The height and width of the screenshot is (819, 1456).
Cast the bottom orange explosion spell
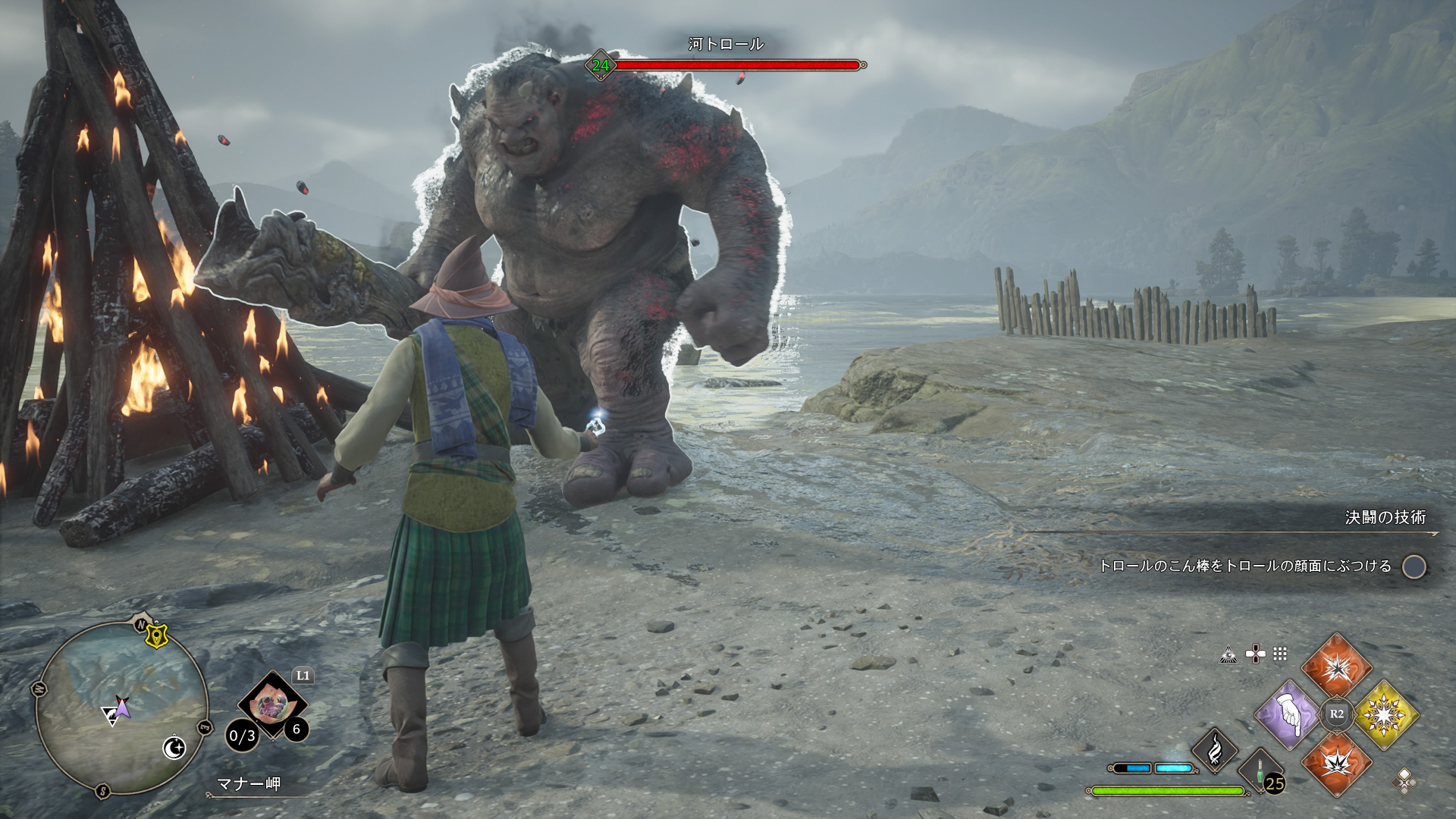(1336, 762)
